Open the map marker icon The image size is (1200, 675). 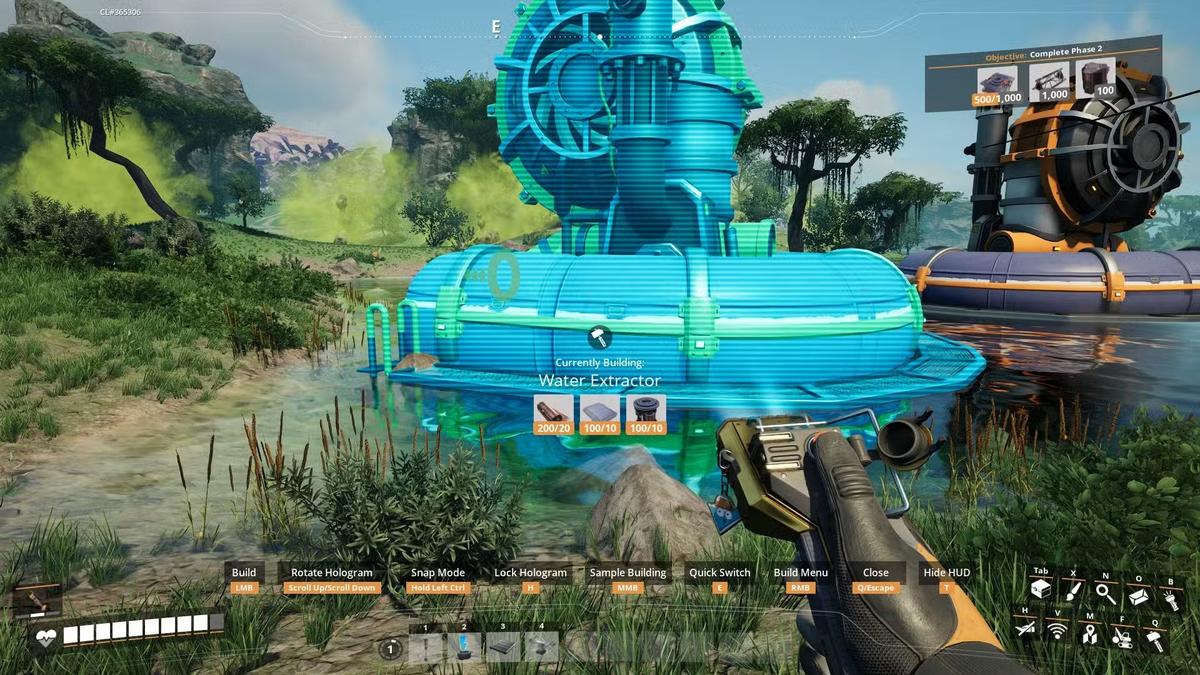point(1090,633)
